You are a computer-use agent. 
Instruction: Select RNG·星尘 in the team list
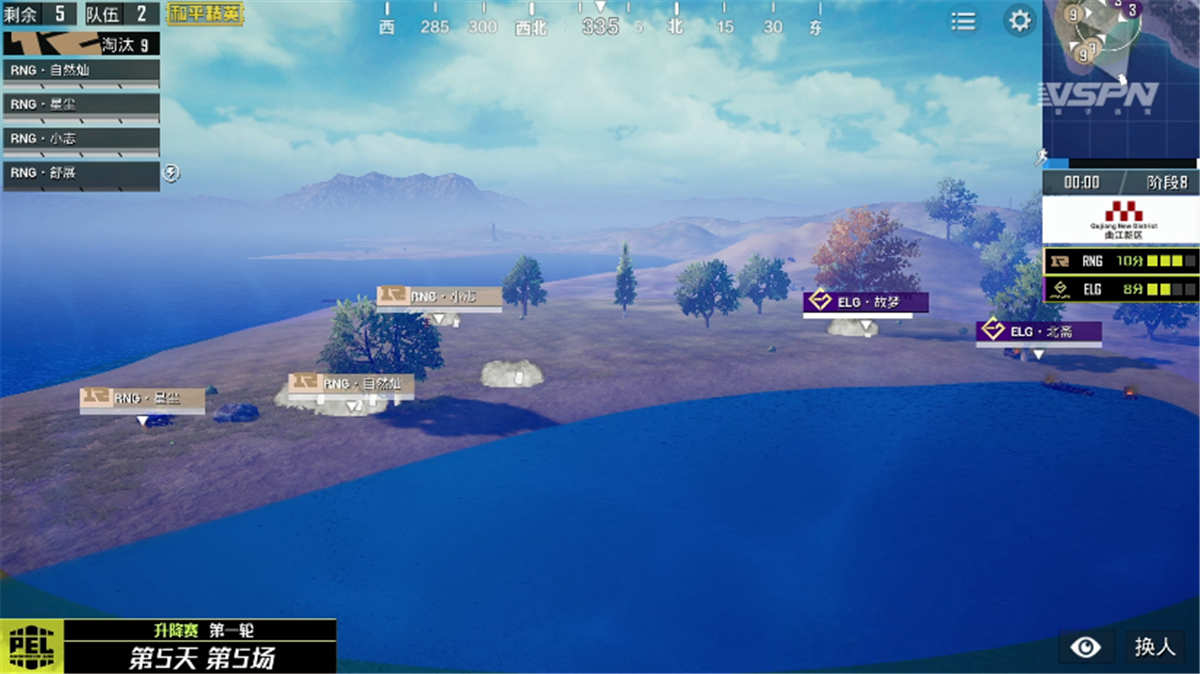(x=81, y=105)
